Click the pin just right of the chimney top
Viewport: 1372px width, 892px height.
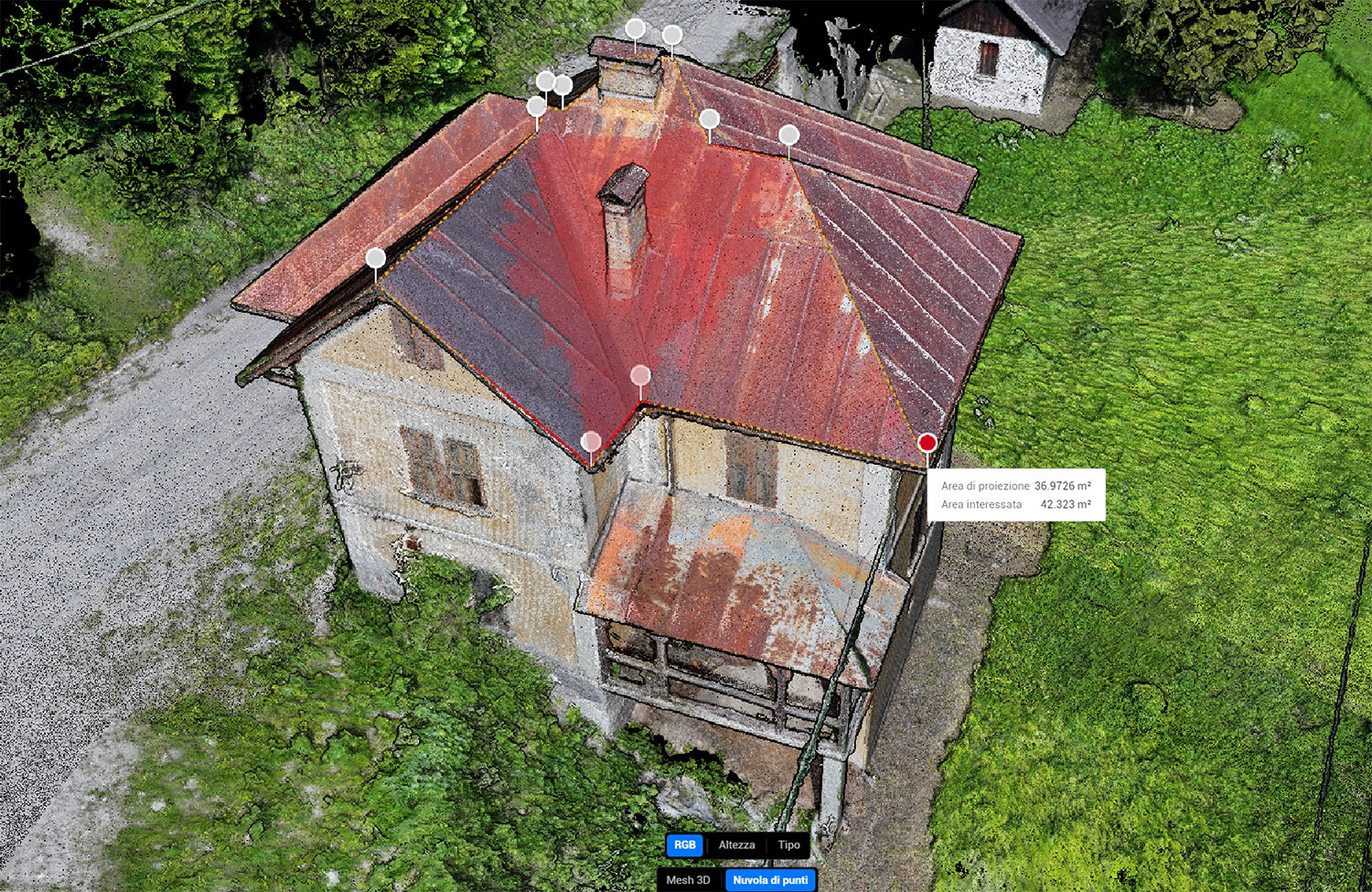673,35
